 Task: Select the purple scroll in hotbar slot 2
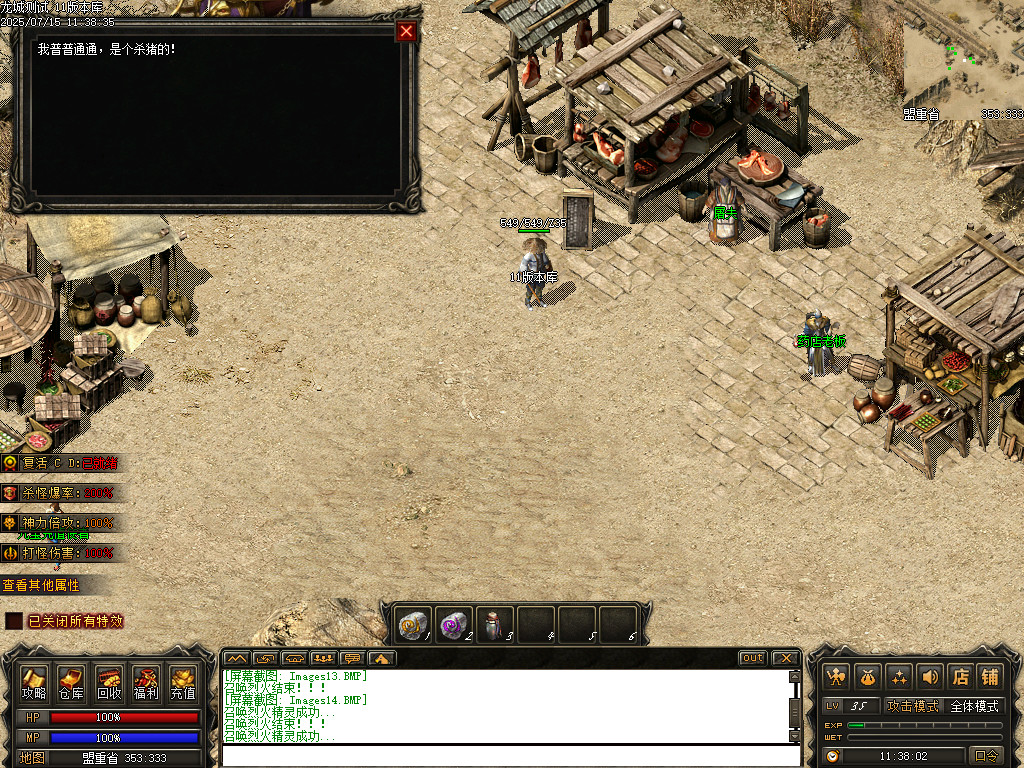455,625
